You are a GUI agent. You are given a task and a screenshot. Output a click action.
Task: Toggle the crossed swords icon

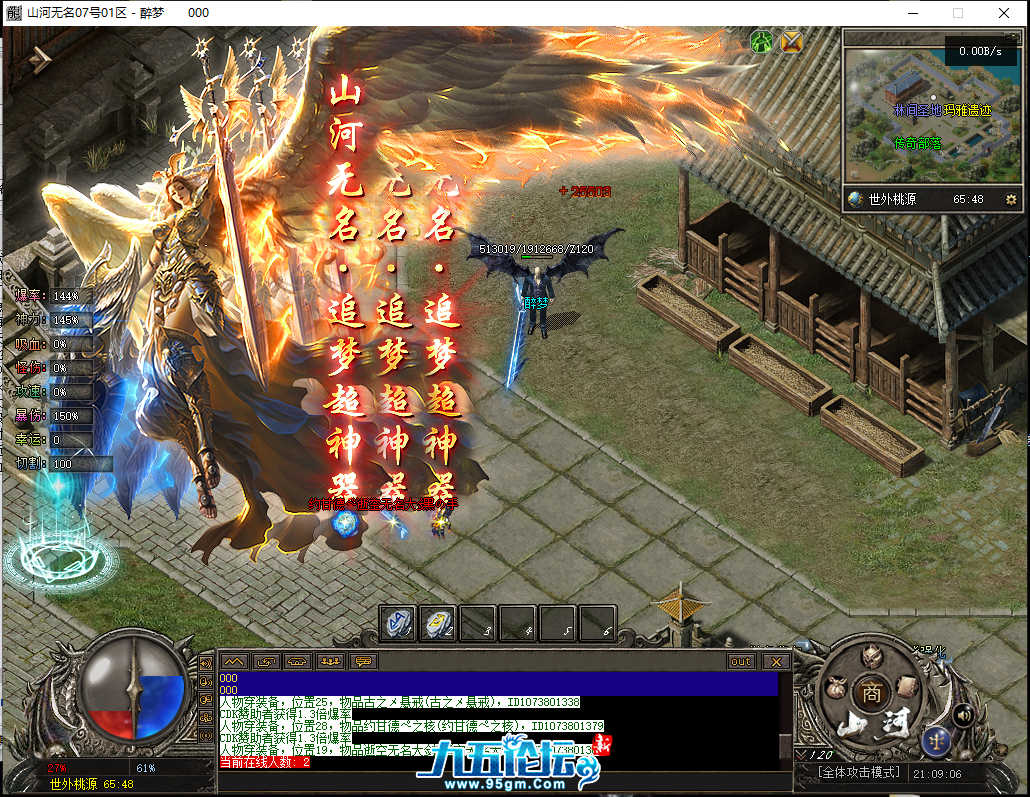coord(792,41)
